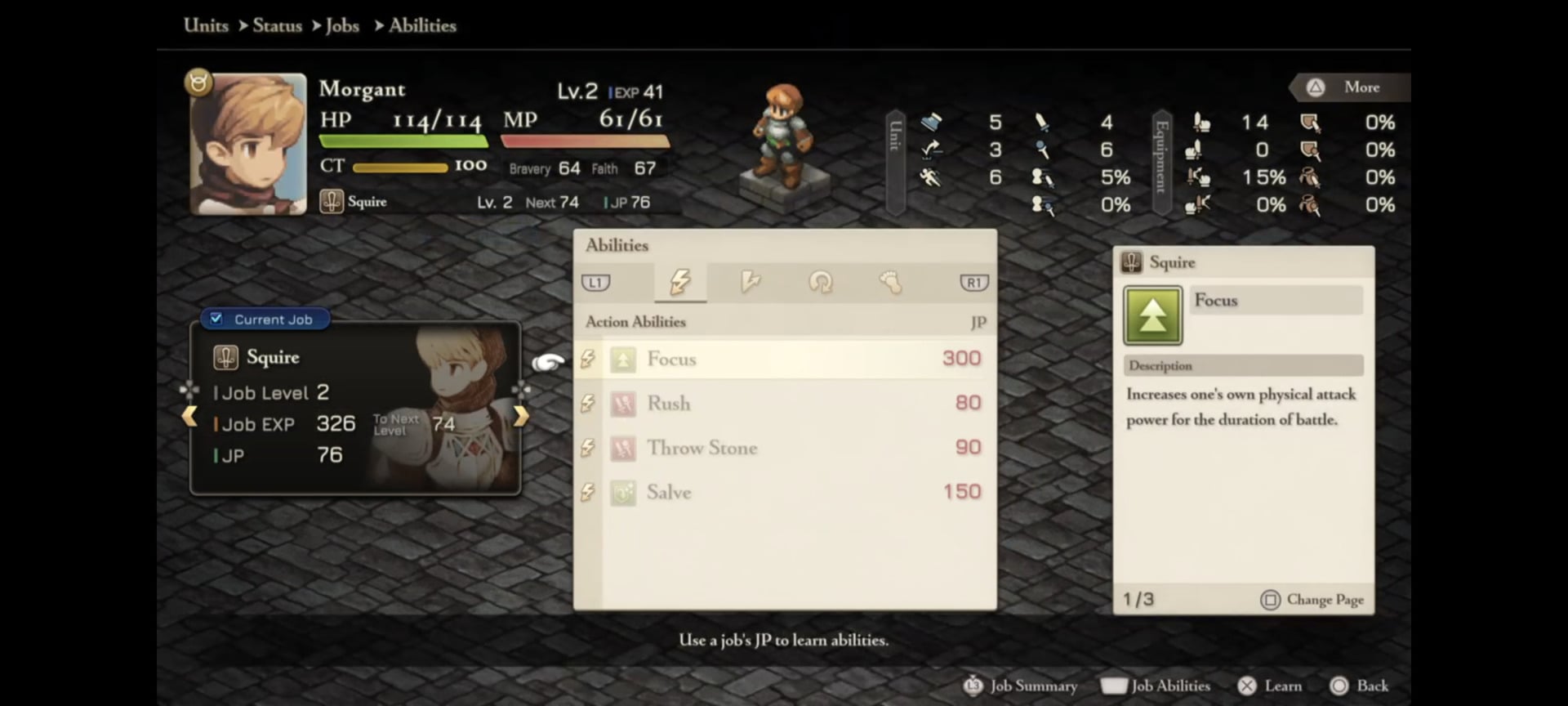
Task: Click the Throw Stone ability icon
Action: pos(623,448)
